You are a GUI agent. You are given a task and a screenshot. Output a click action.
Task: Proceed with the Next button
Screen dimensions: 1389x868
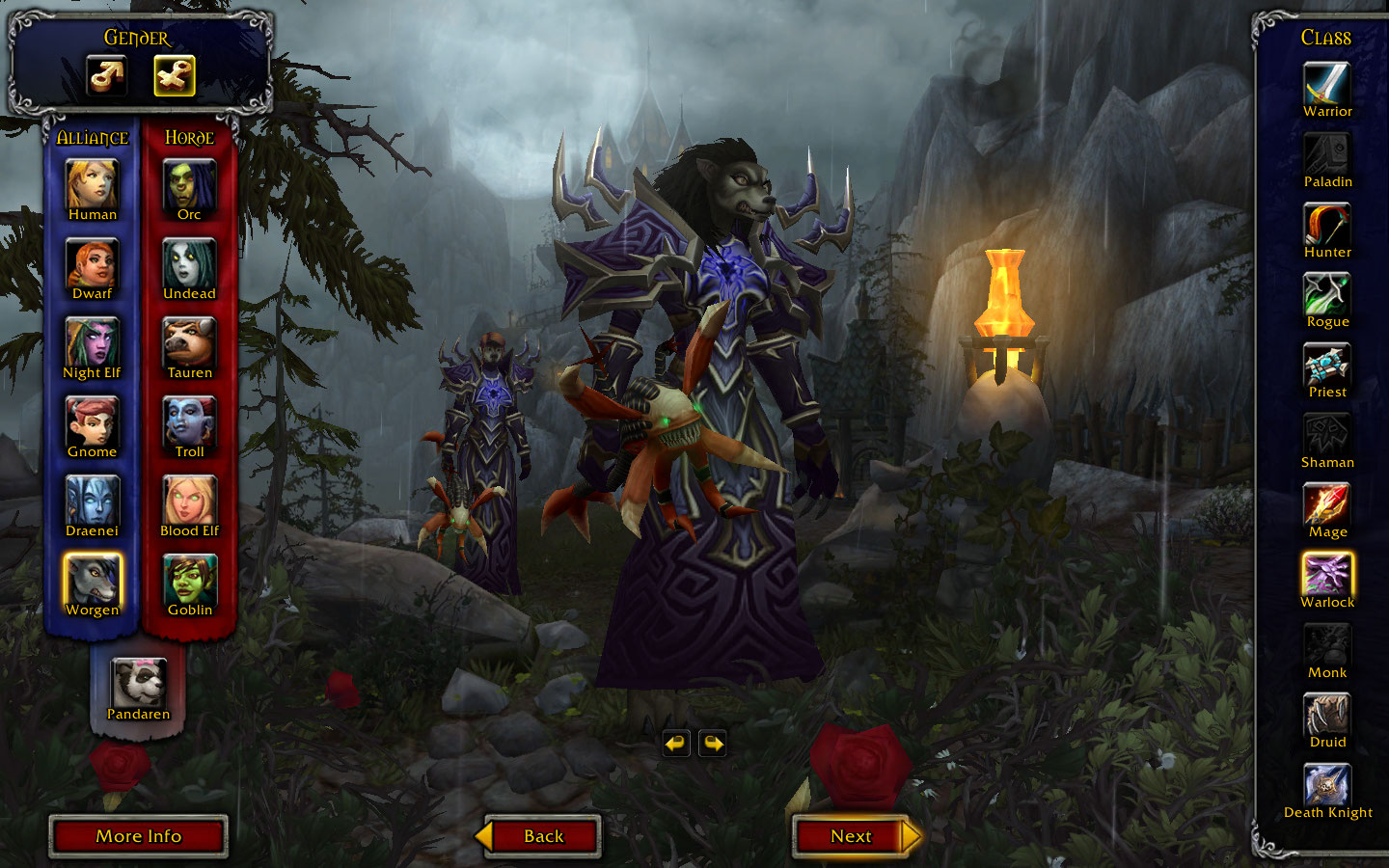[853, 836]
